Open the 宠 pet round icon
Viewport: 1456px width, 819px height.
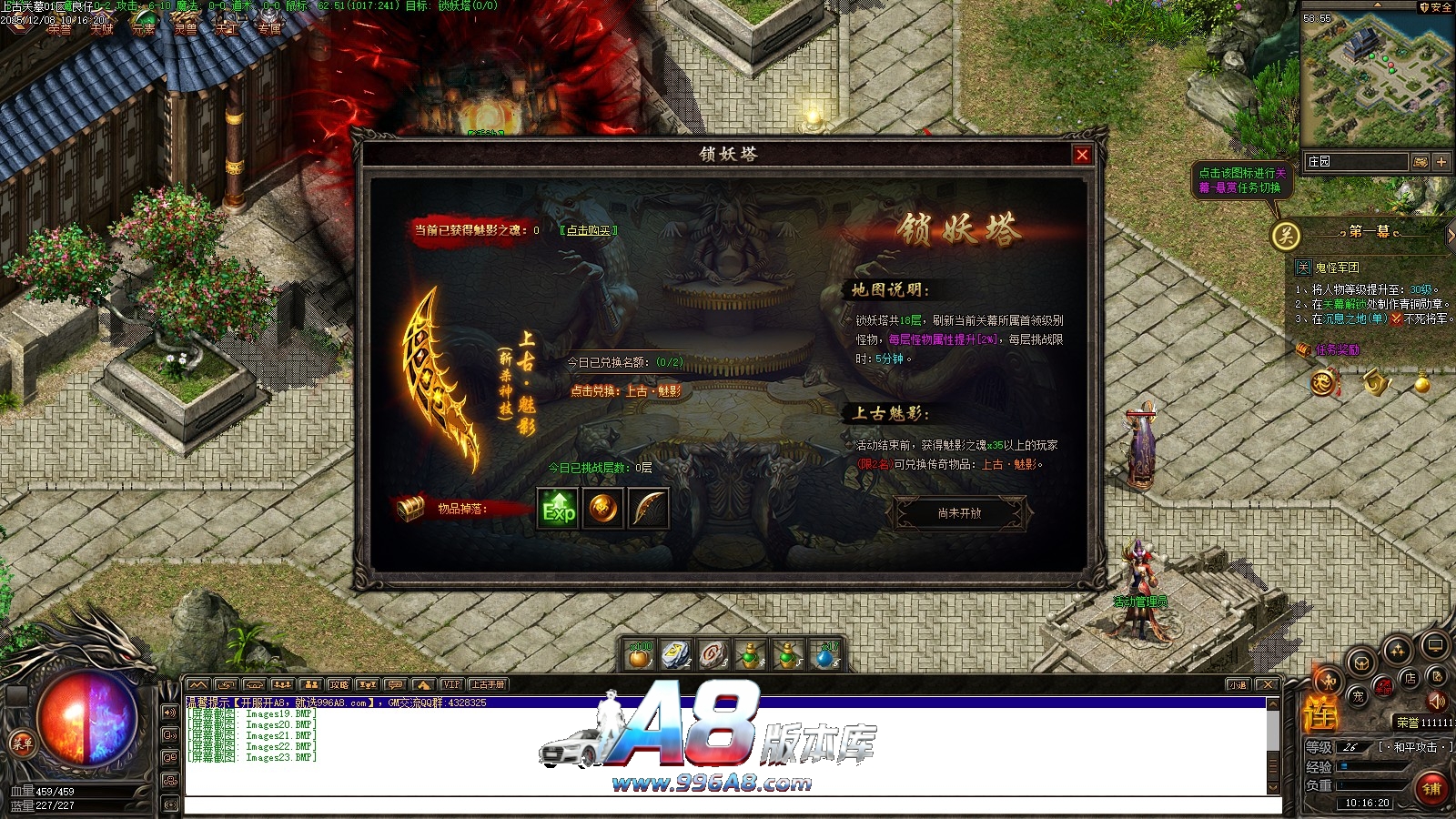click(1358, 697)
